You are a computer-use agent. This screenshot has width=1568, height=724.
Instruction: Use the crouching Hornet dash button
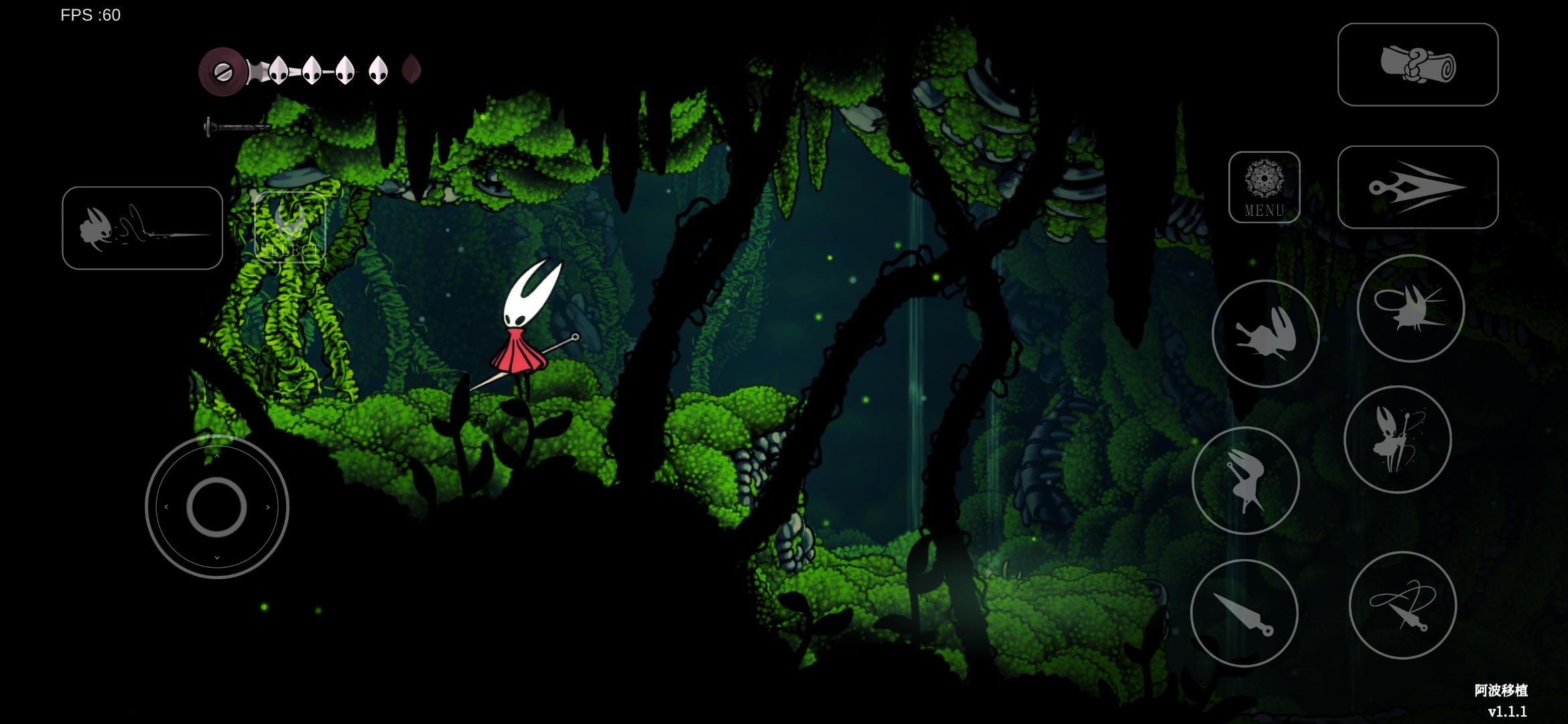[1265, 334]
